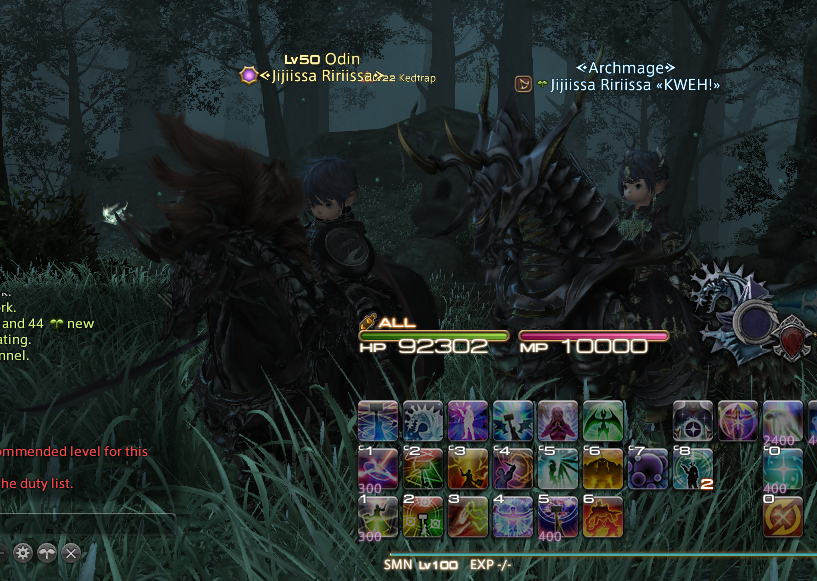
Task: Activate the purple bubbles ability
Action: click(648, 468)
